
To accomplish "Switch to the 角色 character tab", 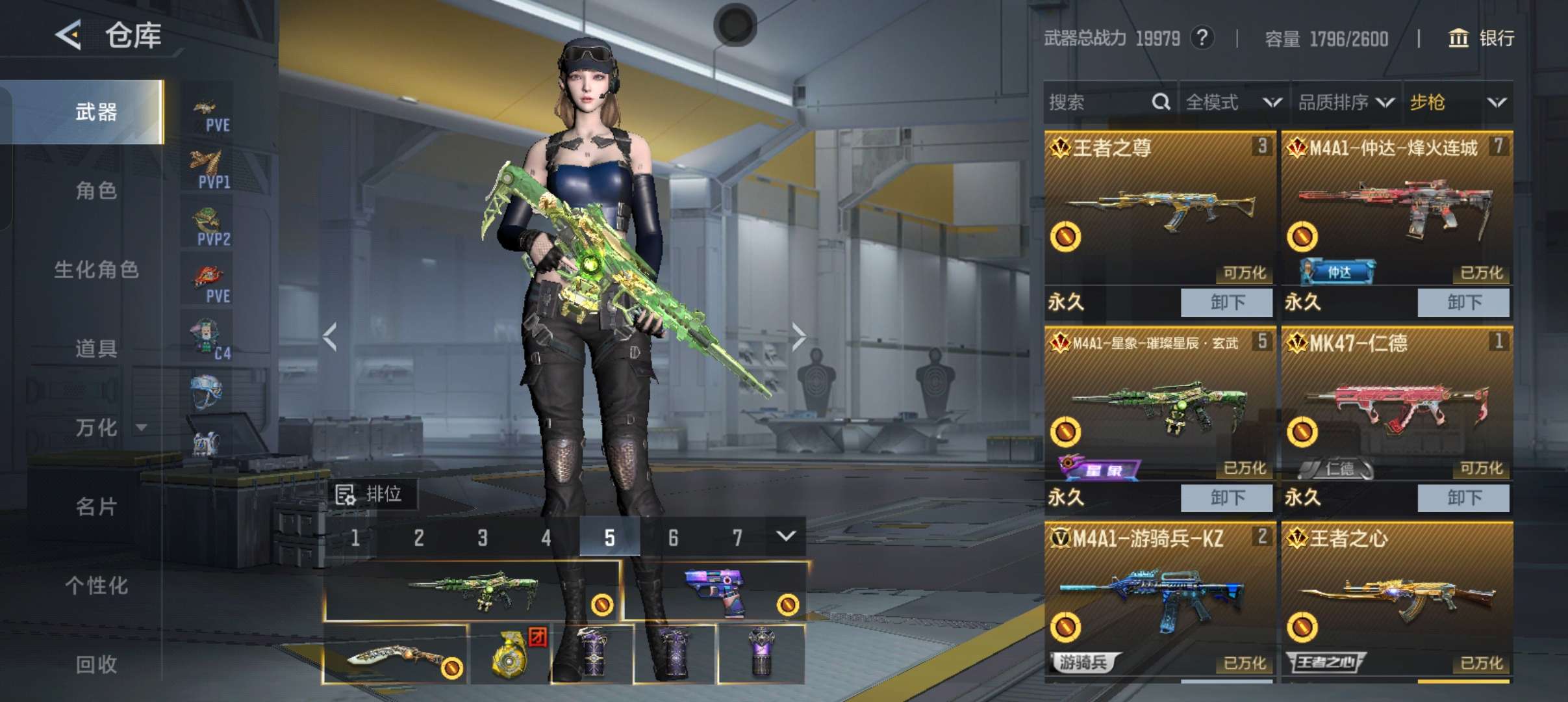I will (96, 190).
